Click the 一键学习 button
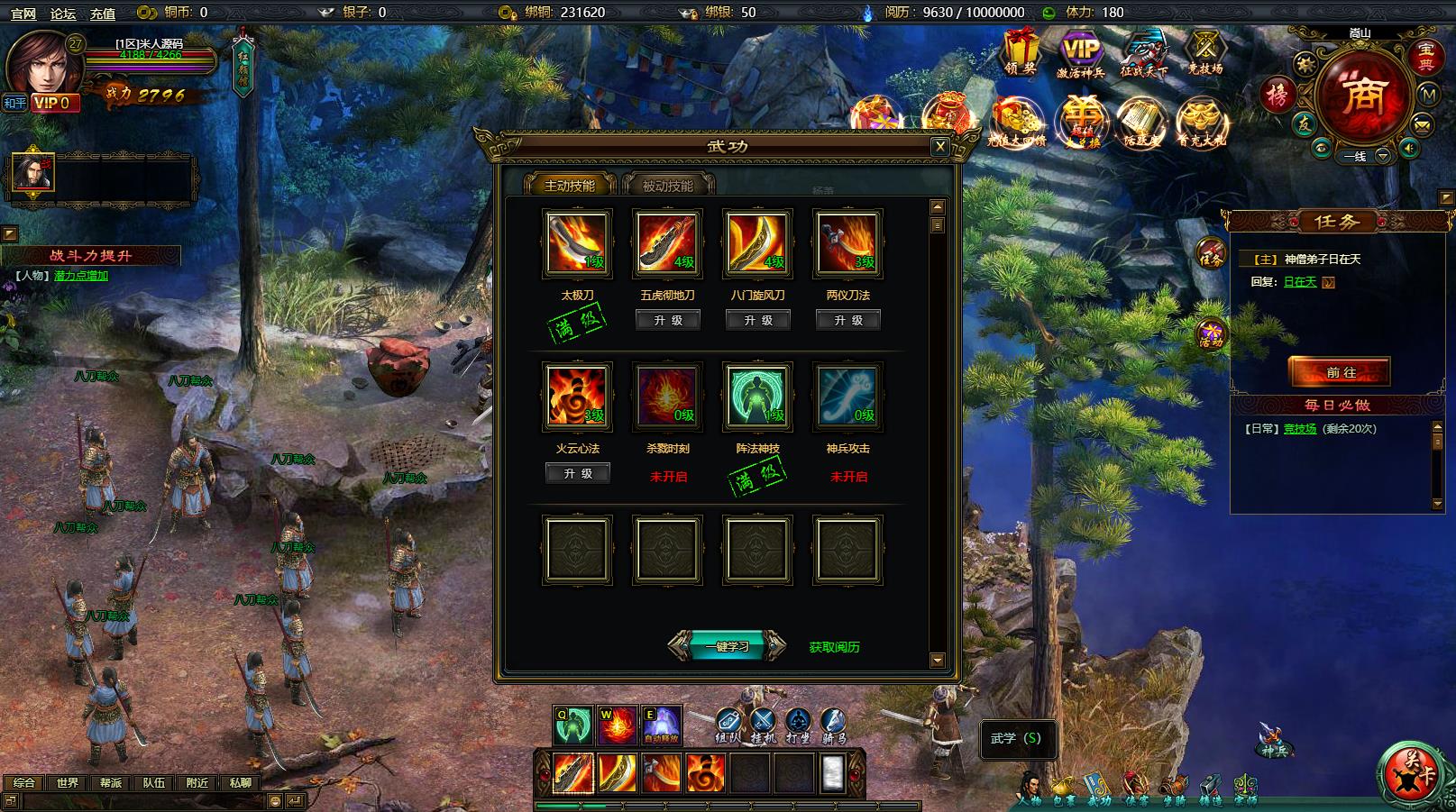Screen dimensions: 1456x812 tap(727, 646)
